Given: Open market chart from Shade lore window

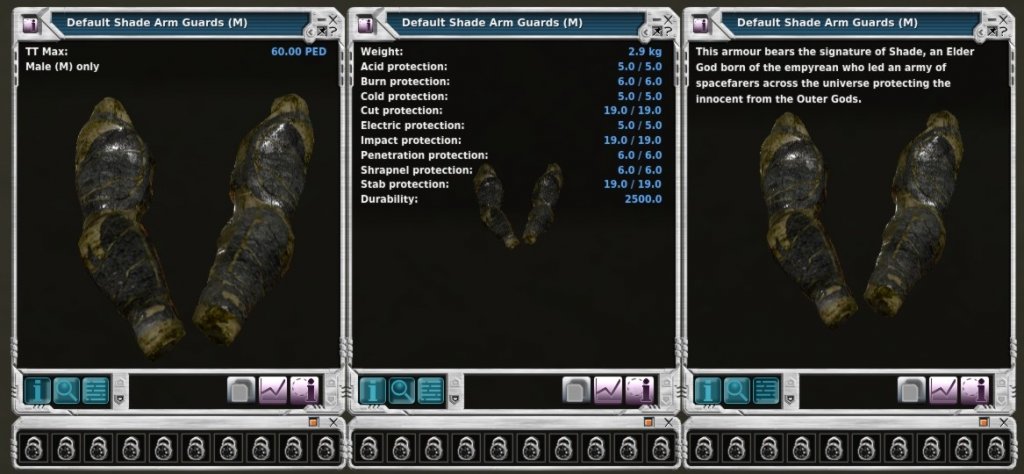Looking at the screenshot, I should click(943, 389).
